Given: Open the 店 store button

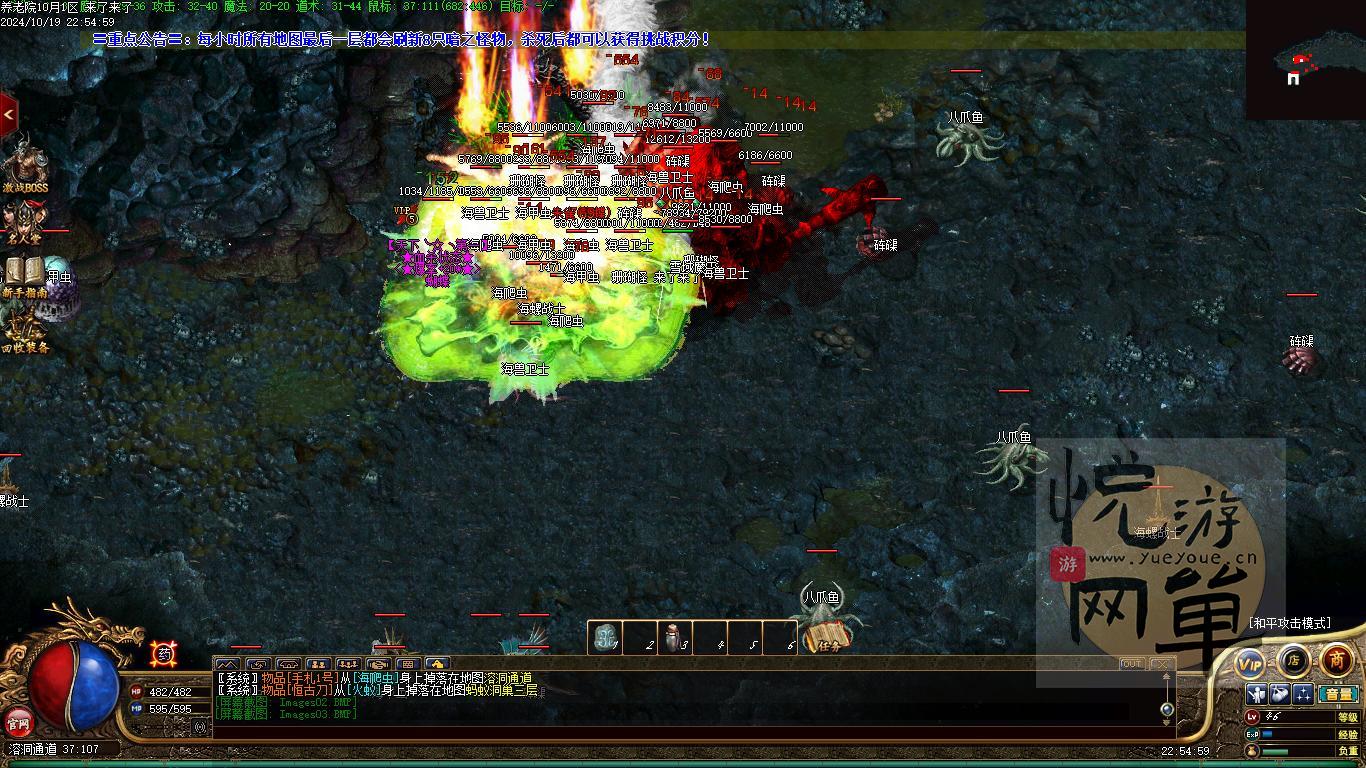Looking at the screenshot, I should tap(1293, 659).
